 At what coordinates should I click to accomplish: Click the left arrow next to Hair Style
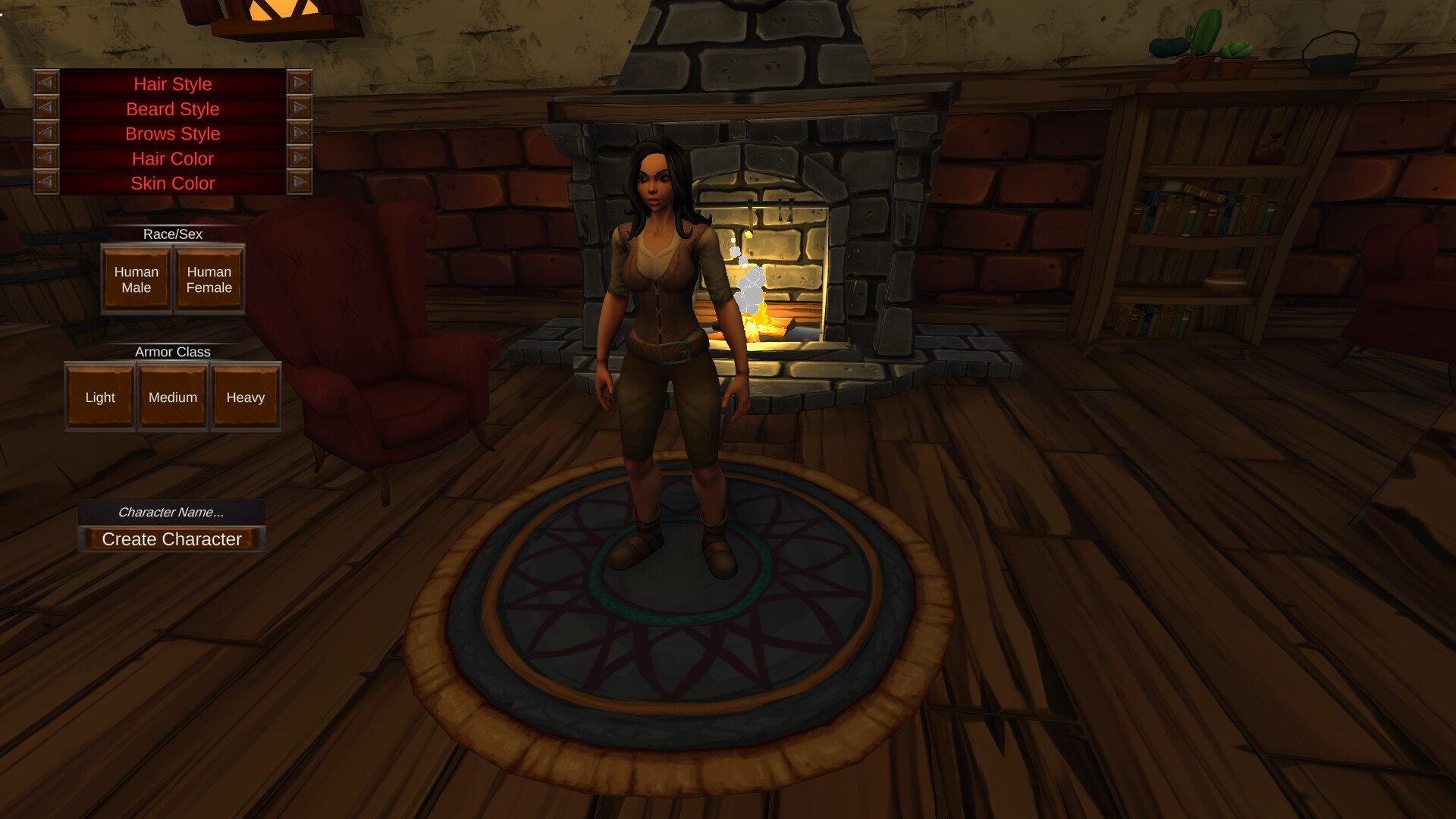[47, 83]
